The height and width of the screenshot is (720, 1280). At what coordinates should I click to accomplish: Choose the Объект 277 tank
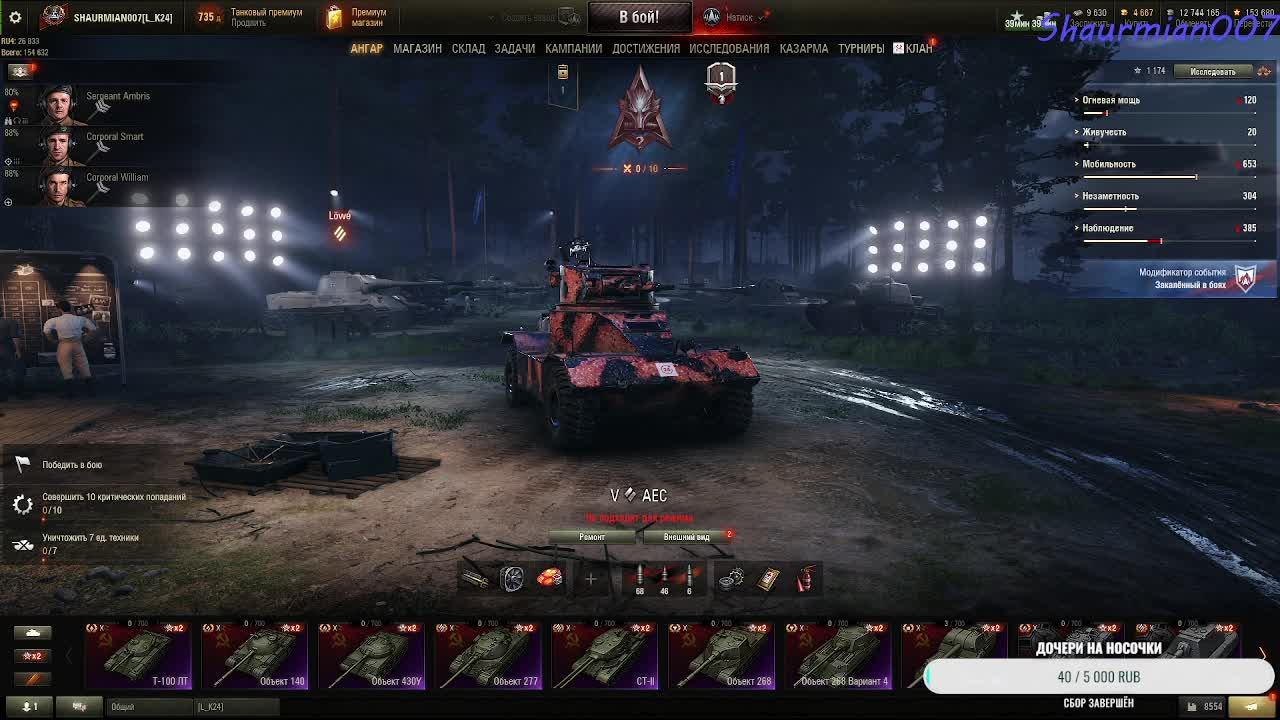(489, 656)
